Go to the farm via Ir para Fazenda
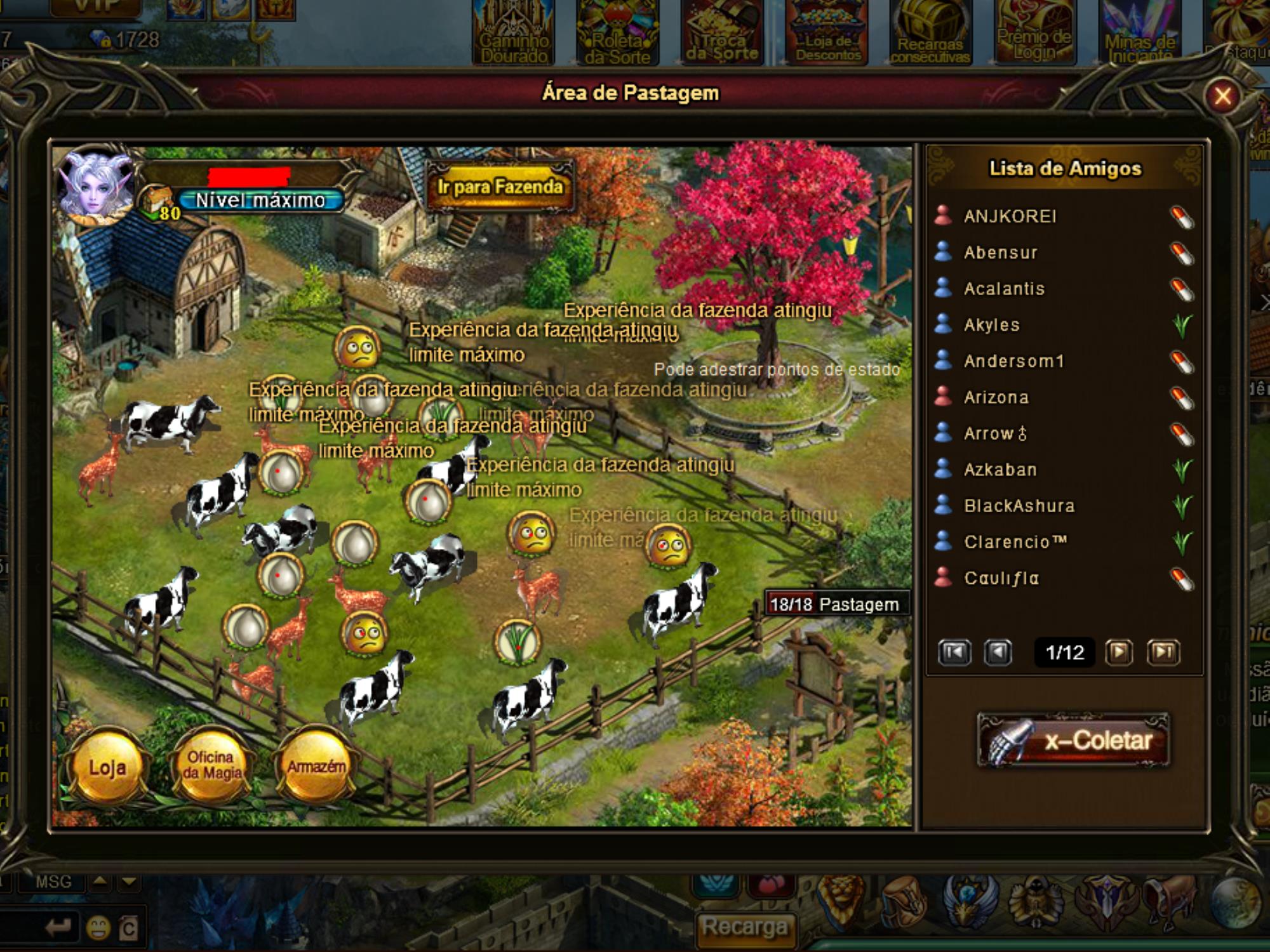1270x952 pixels. [x=500, y=187]
